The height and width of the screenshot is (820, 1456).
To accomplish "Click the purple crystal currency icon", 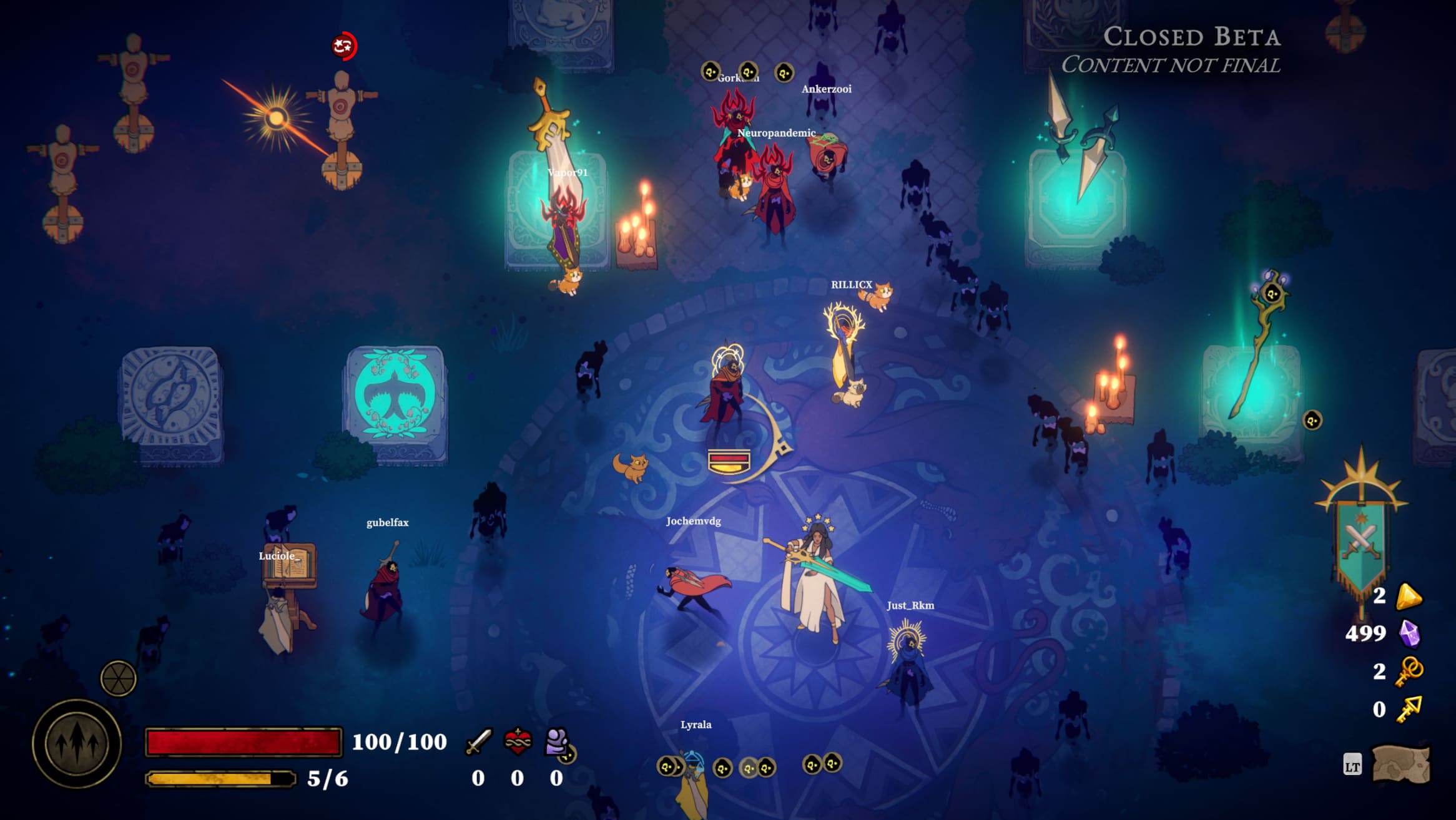I will (1409, 634).
